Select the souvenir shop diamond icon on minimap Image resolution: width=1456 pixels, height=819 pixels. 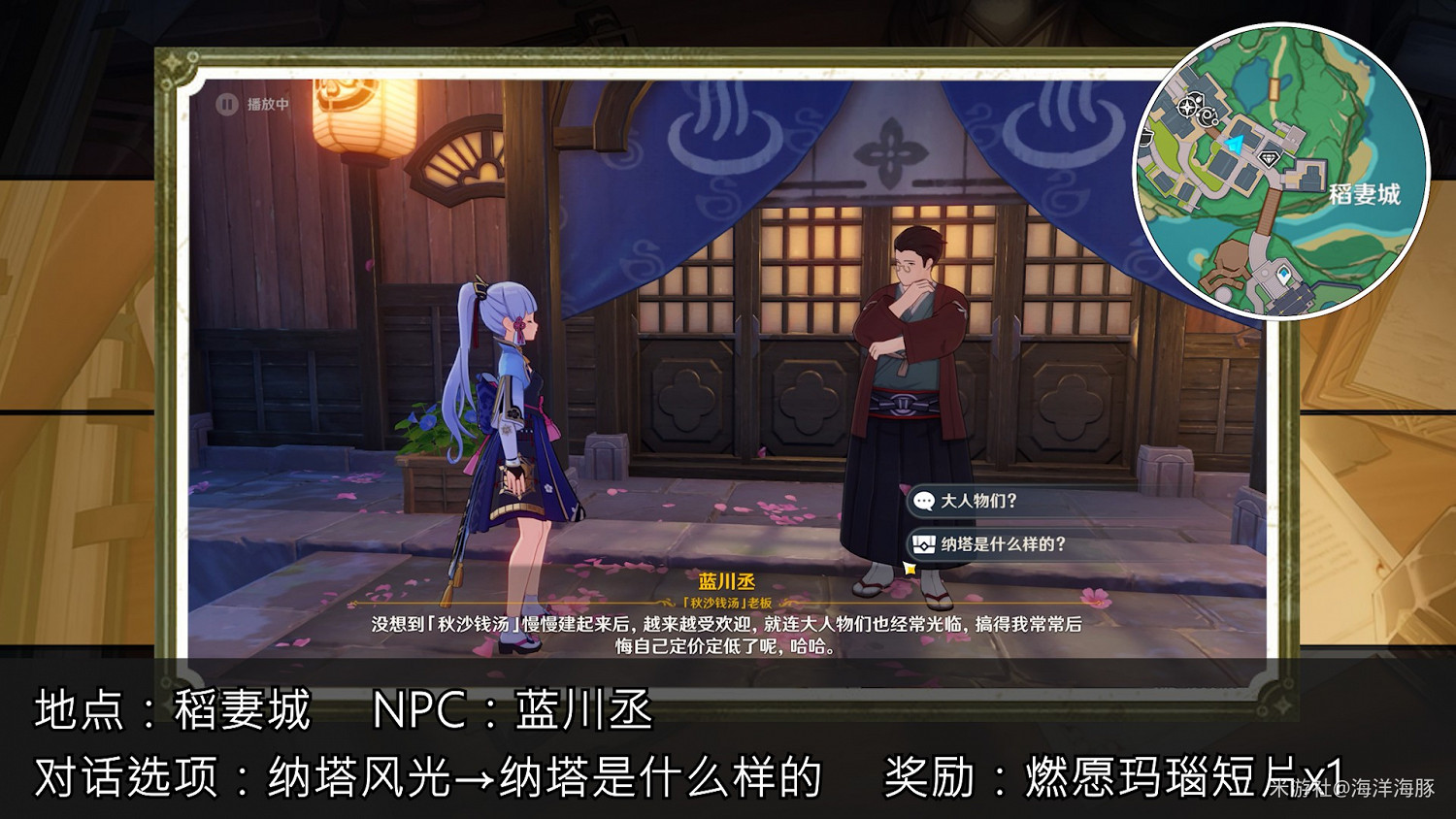[1270, 158]
